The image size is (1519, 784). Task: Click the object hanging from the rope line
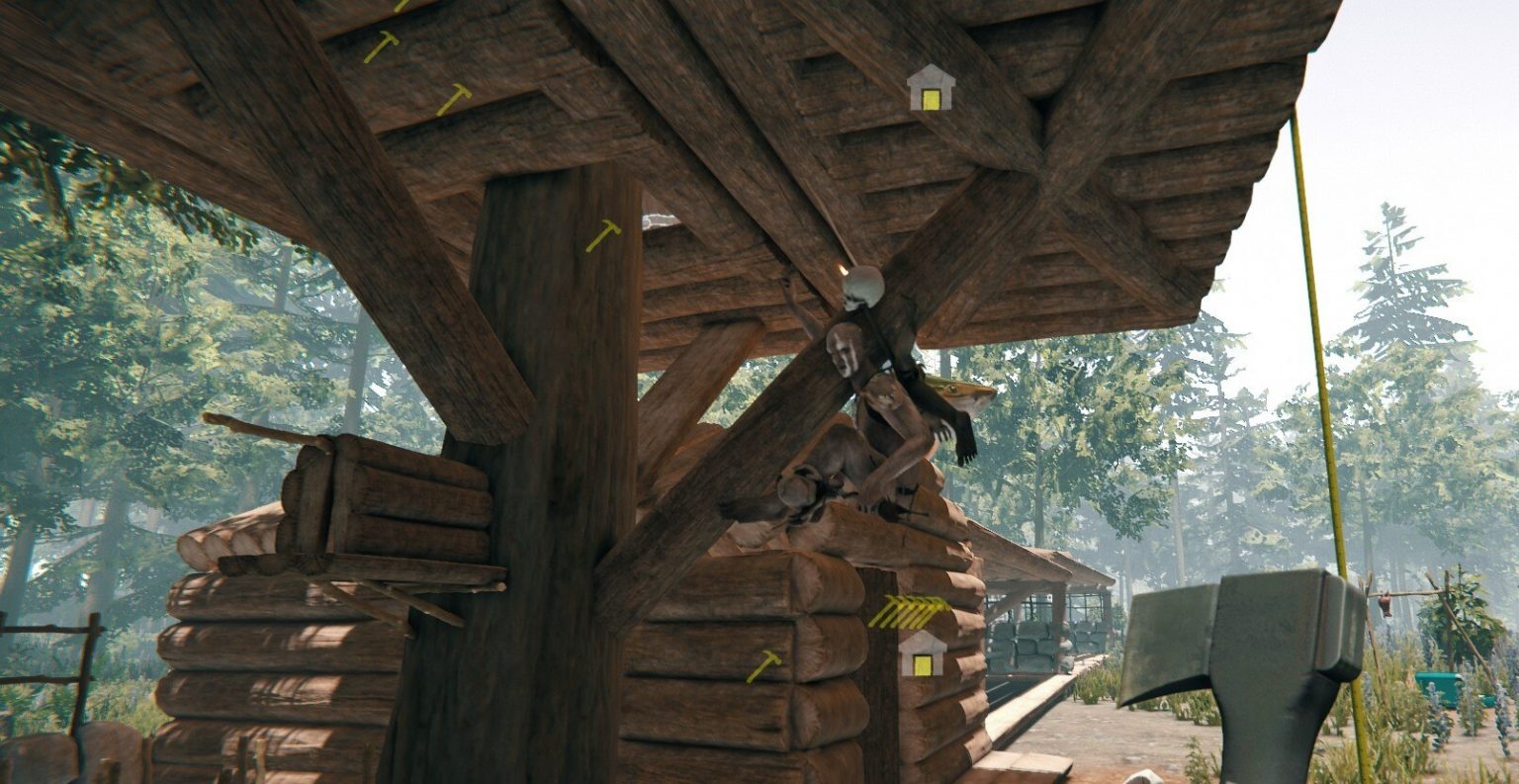click(x=1383, y=604)
